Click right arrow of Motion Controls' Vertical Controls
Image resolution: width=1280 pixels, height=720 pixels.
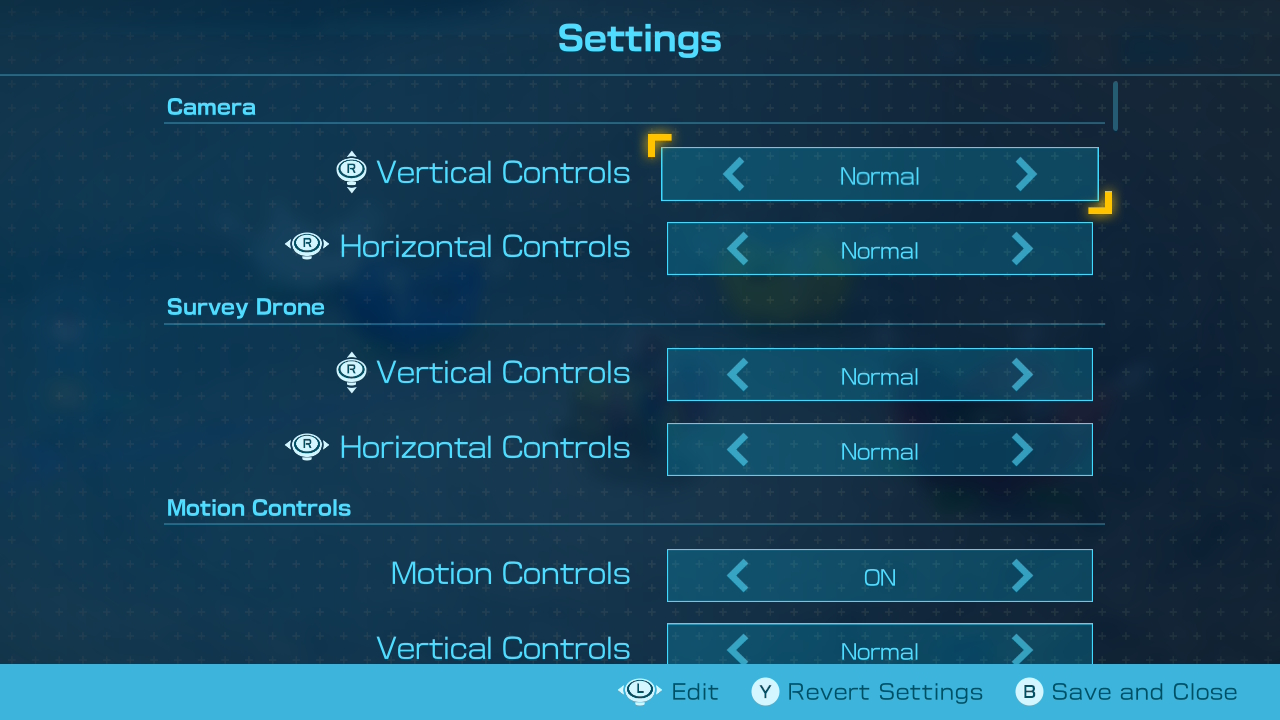[x=1021, y=649]
